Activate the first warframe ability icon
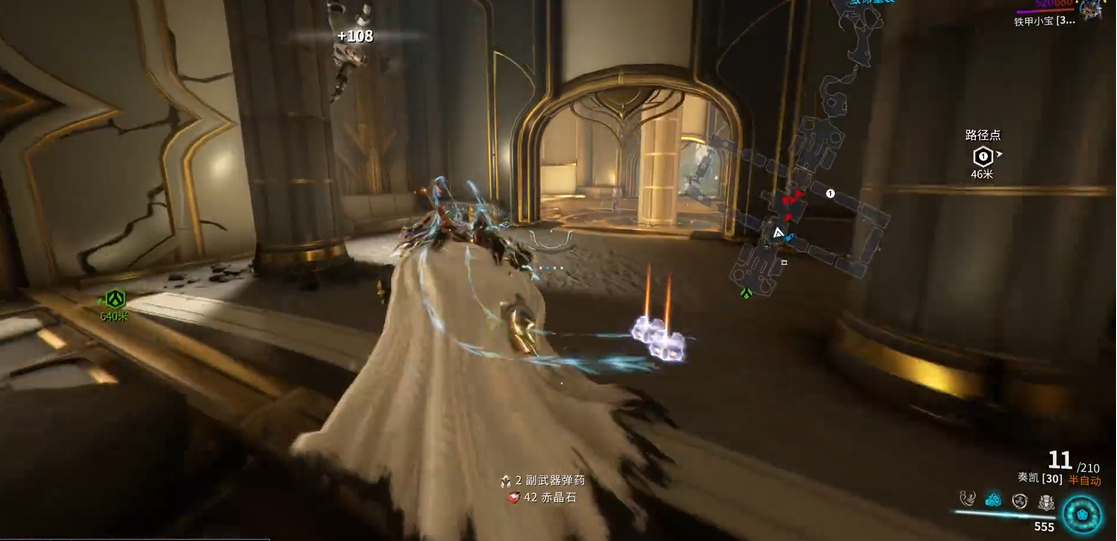This screenshot has width=1117, height=541. (967, 498)
